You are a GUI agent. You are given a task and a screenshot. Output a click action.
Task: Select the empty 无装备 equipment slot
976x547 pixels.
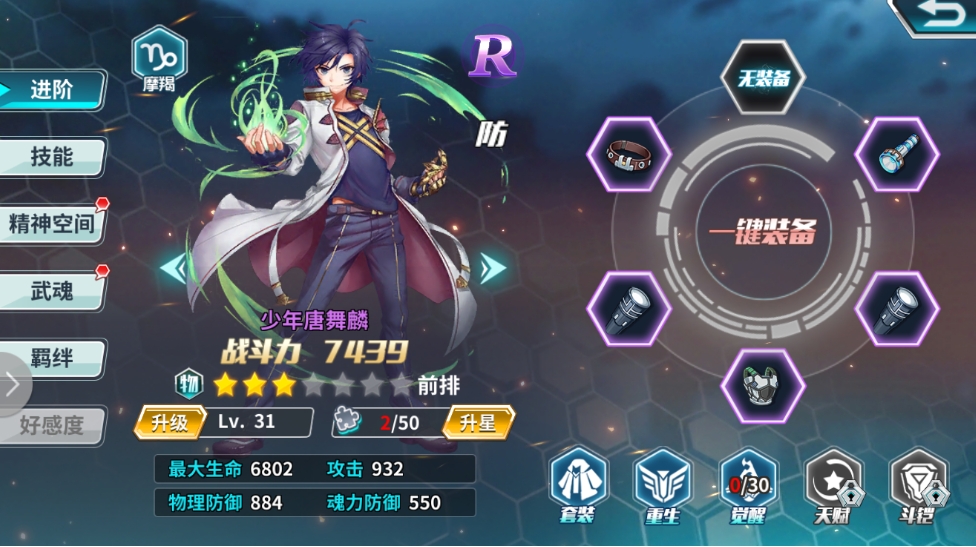[763, 78]
